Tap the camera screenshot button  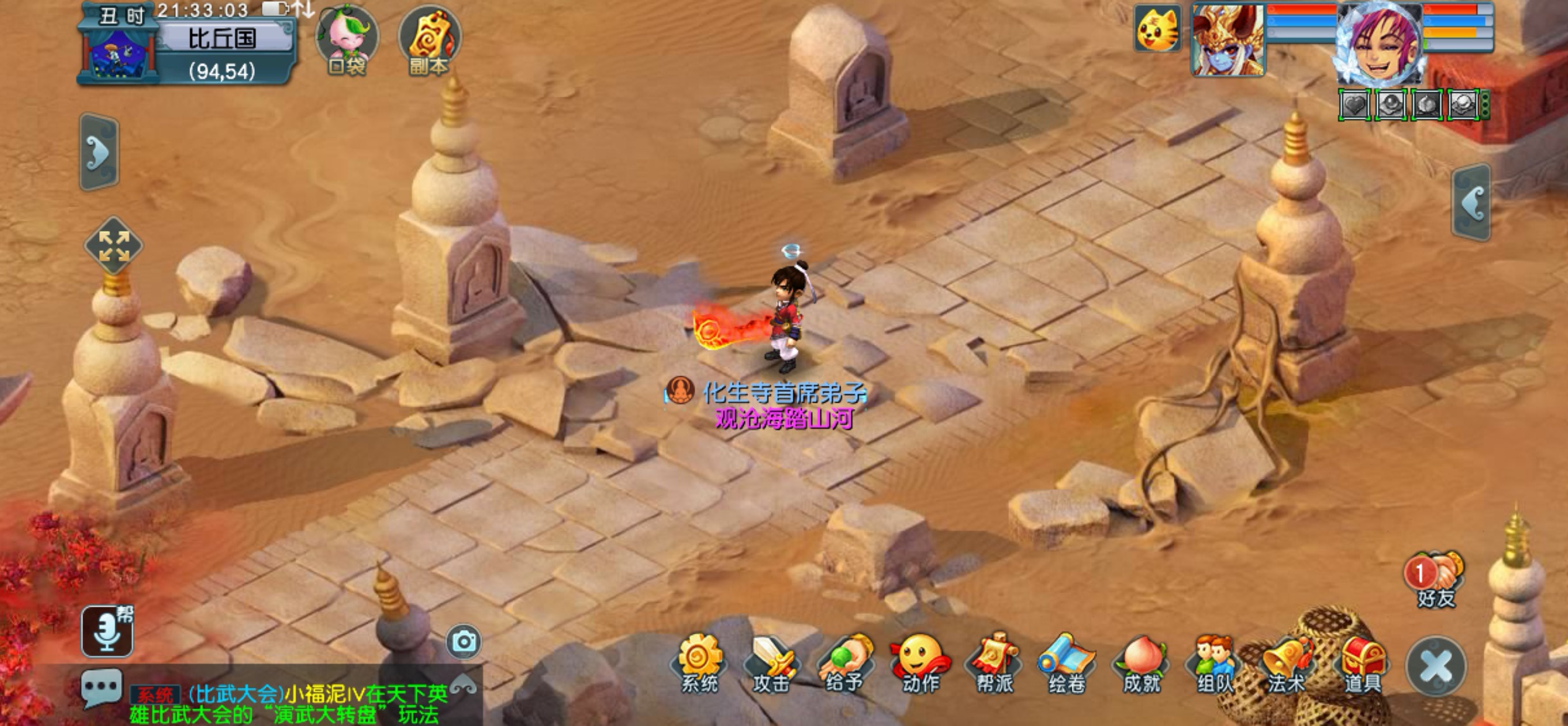464,641
